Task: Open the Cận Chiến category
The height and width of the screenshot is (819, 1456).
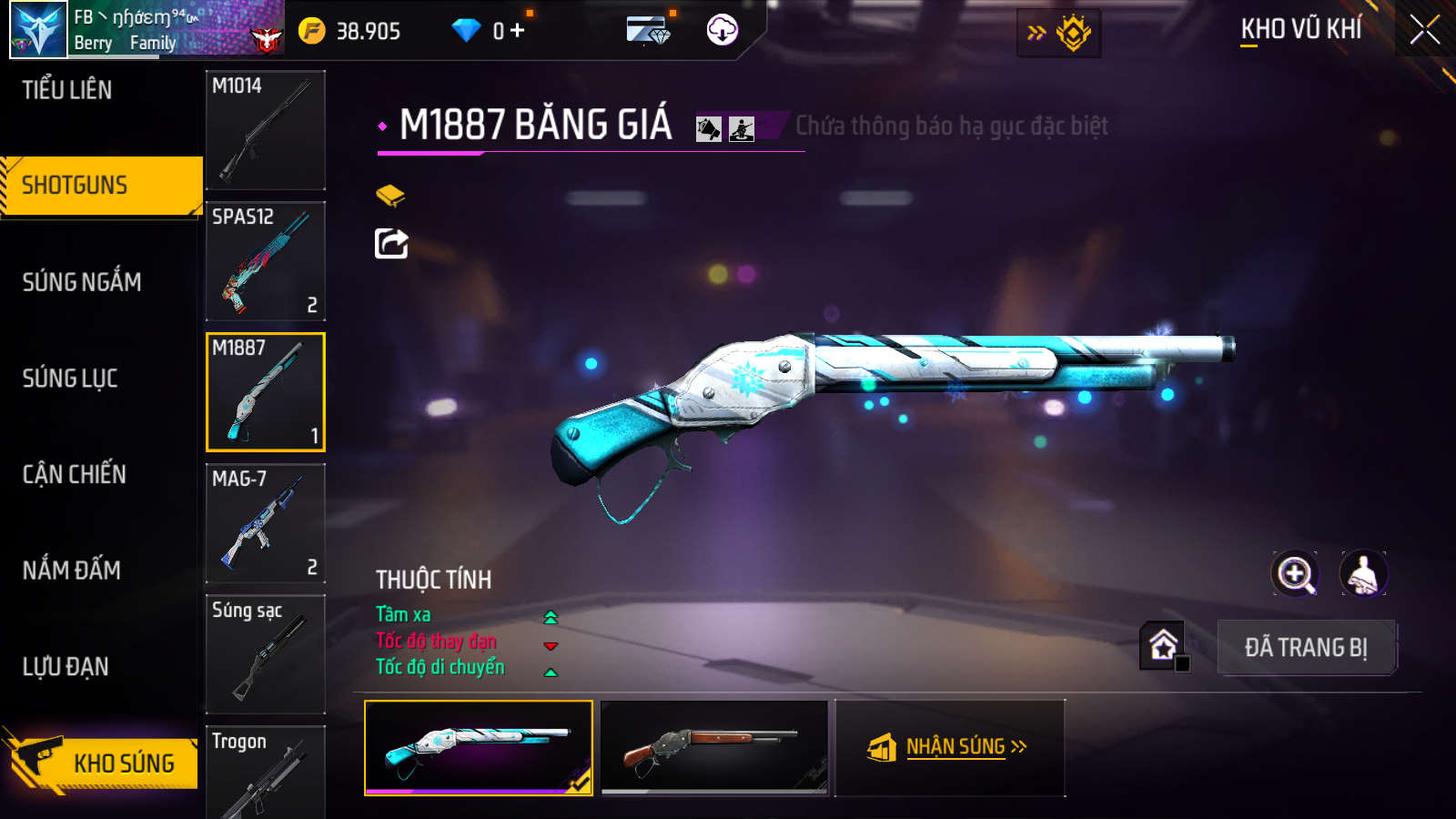Action: point(75,474)
